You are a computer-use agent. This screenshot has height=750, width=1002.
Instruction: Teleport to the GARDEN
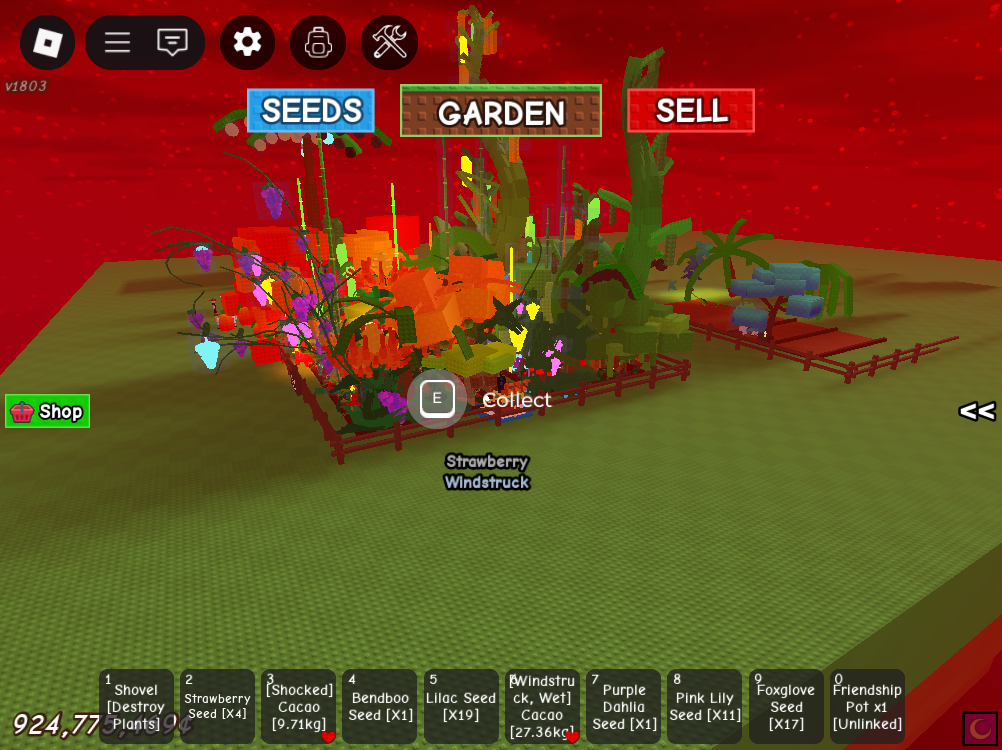tap(501, 111)
